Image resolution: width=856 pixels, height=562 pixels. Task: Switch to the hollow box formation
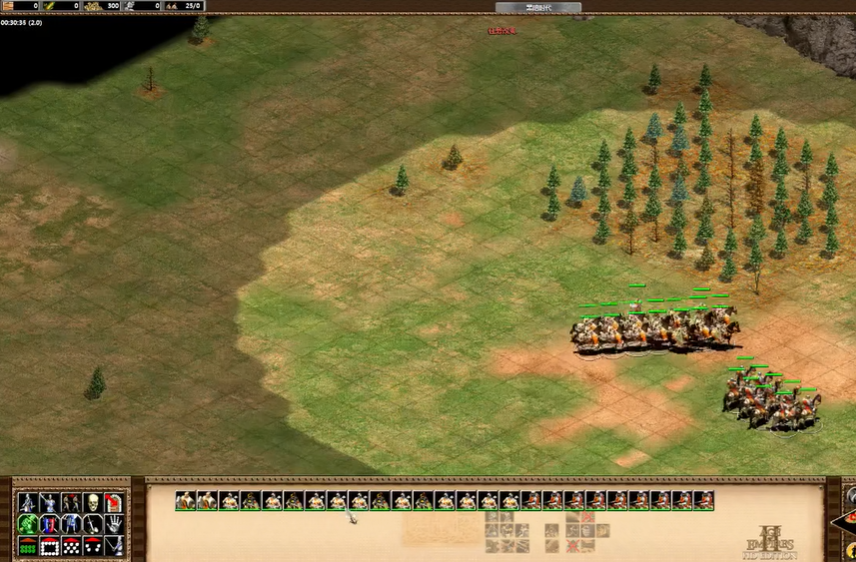[x=50, y=546]
